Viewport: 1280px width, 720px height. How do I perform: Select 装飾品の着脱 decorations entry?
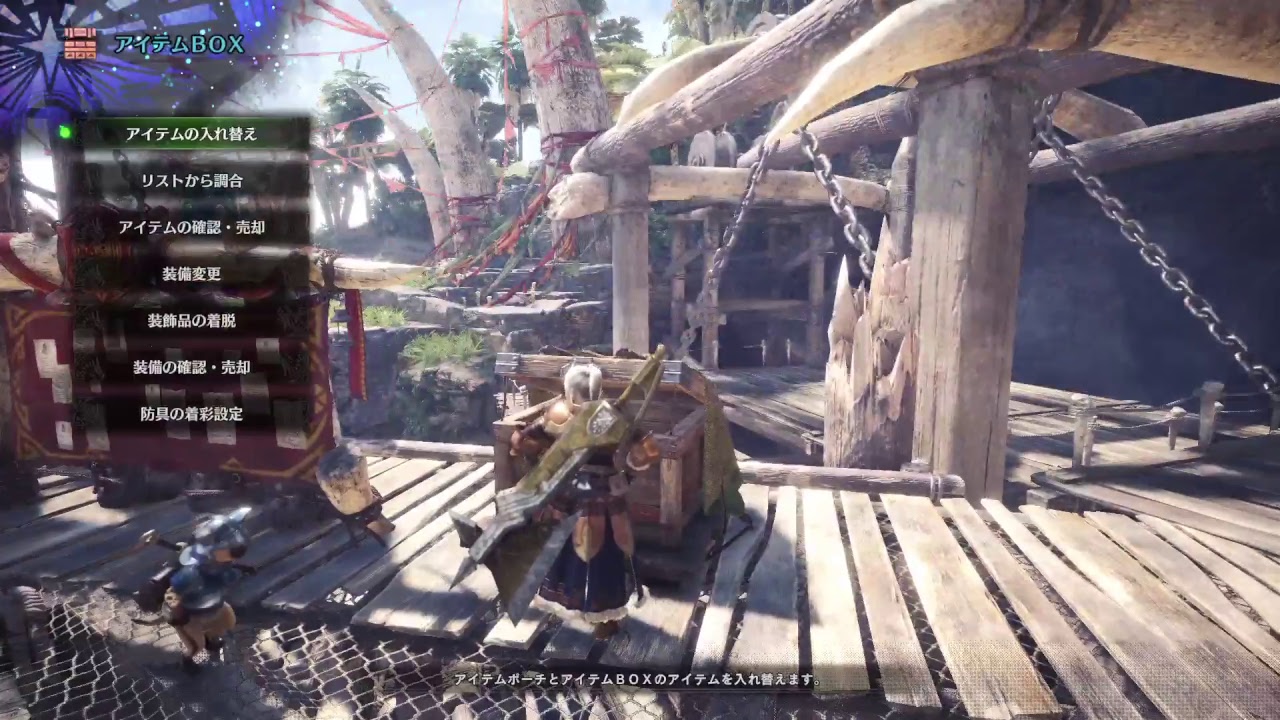coord(192,320)
